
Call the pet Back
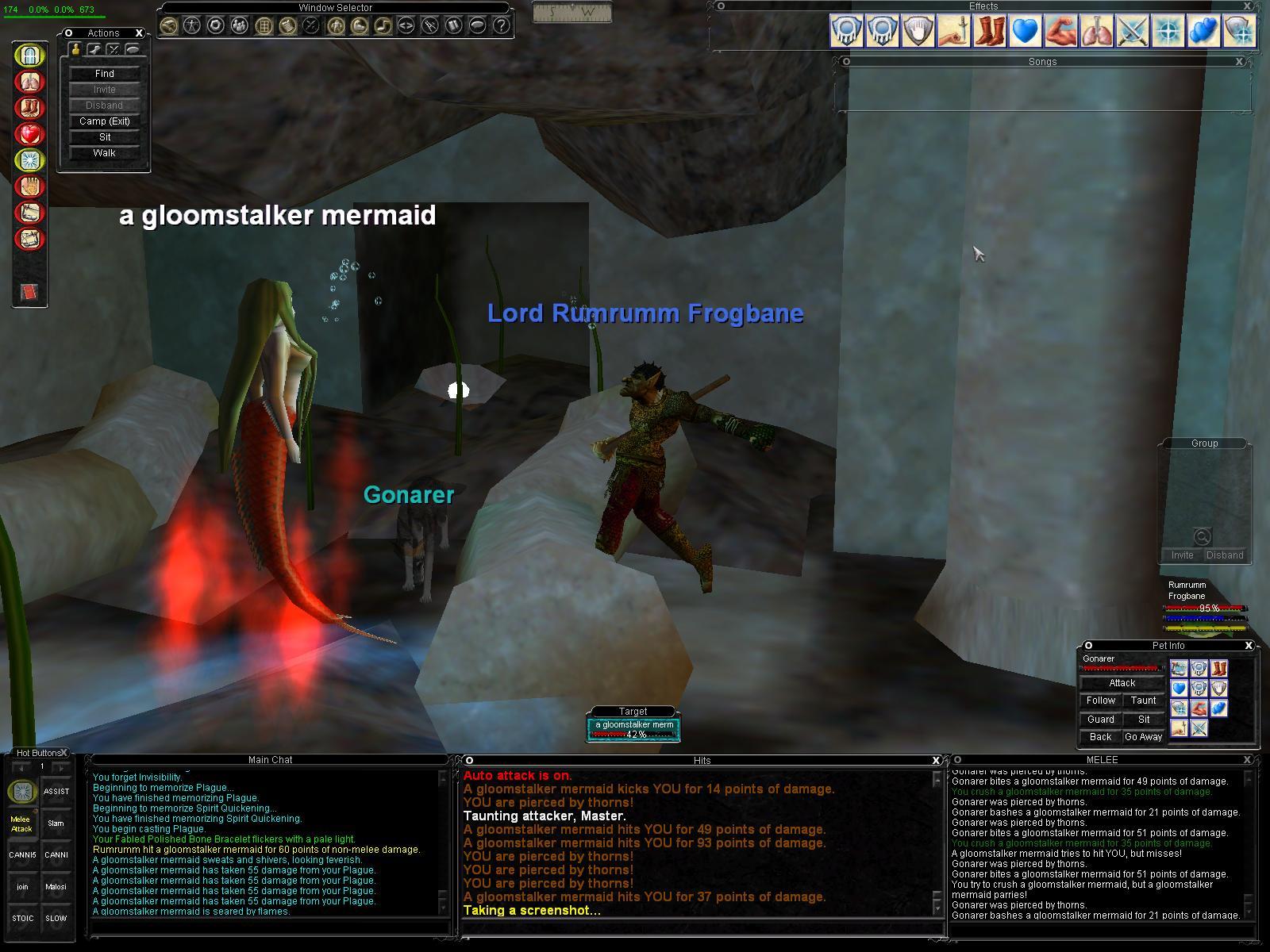pyautogui.click(x=1100, y=737)
